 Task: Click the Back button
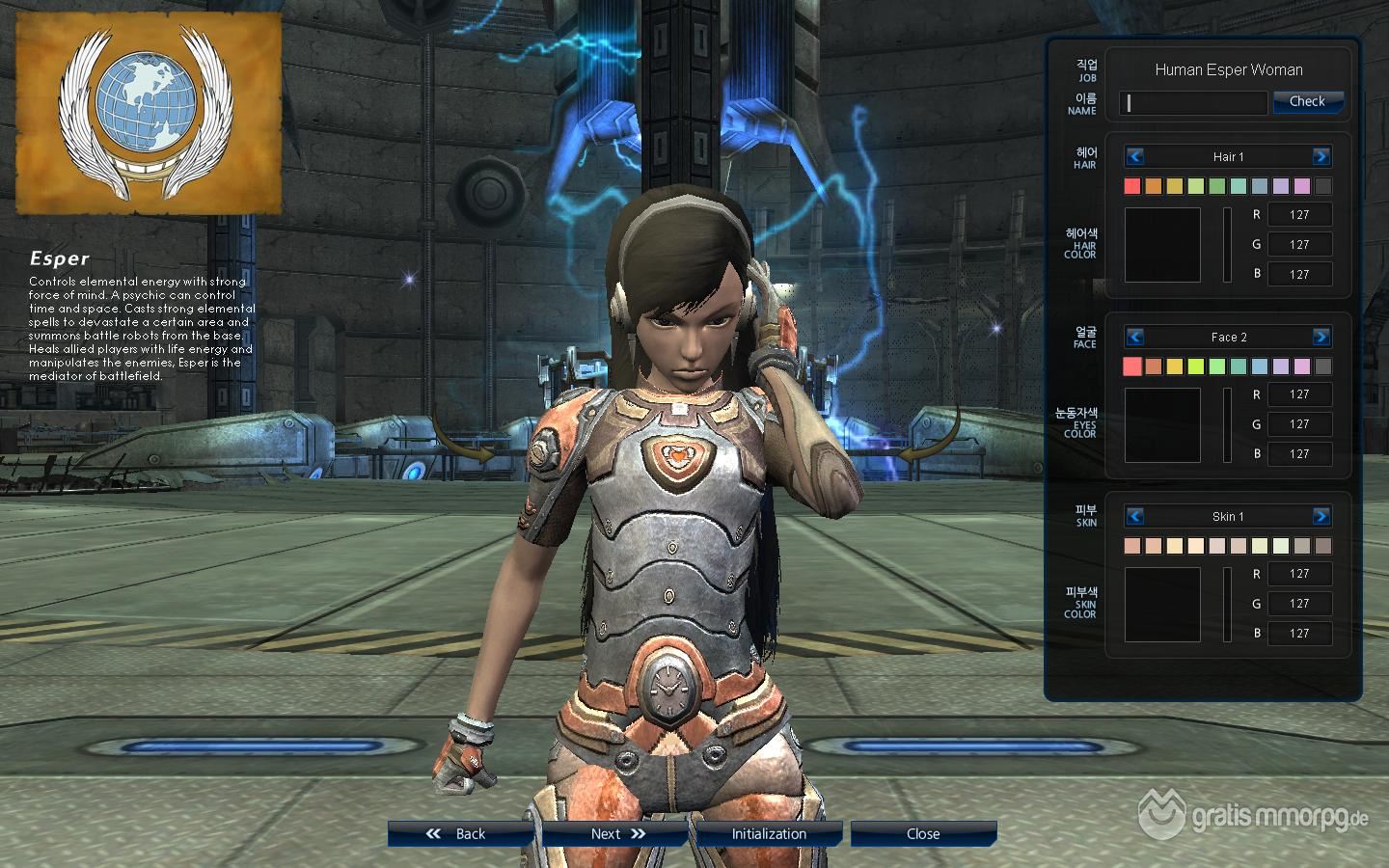coord(460,834)
